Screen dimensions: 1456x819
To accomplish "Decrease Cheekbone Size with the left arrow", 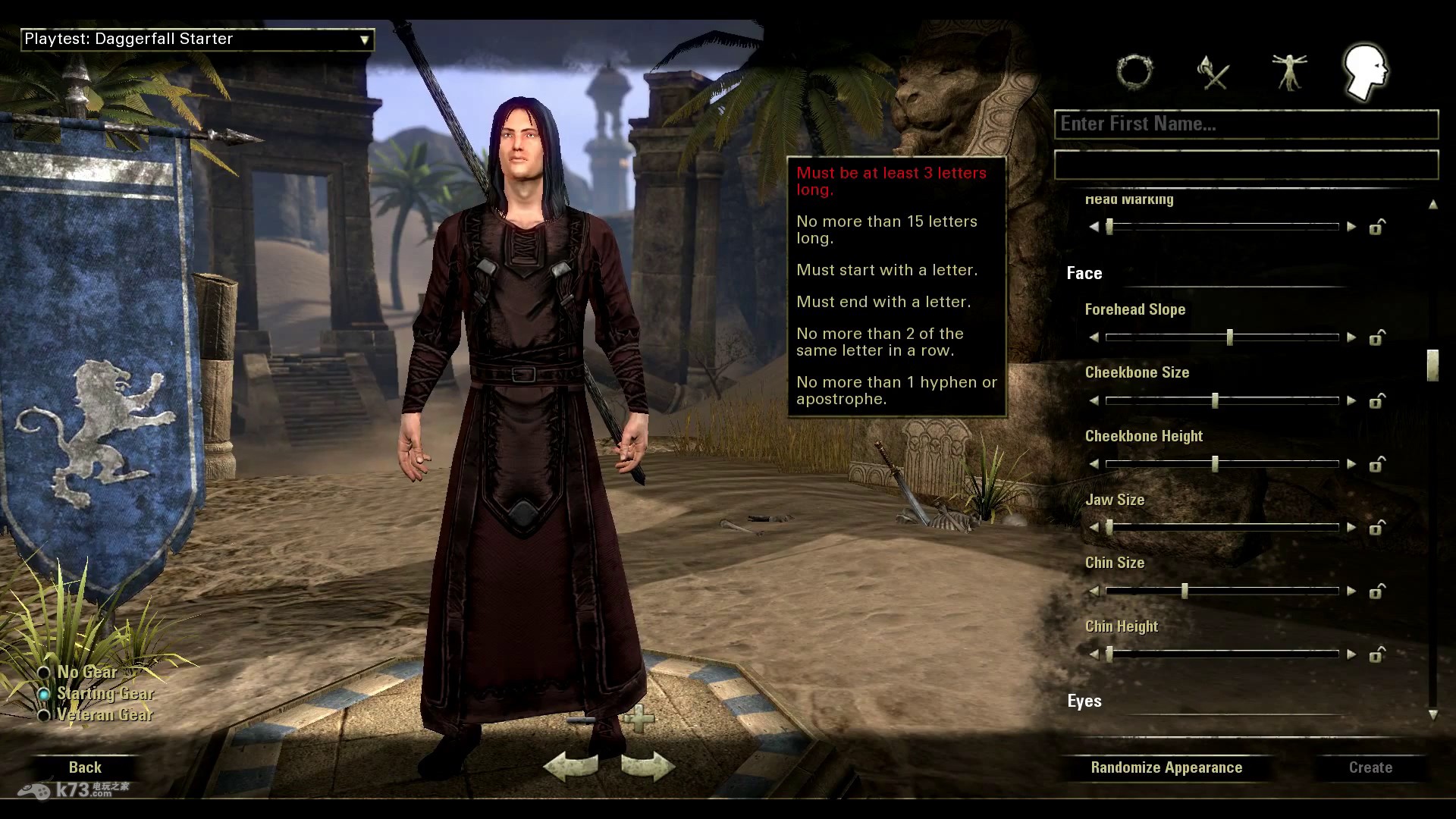I will click(x=1094, y=400).
